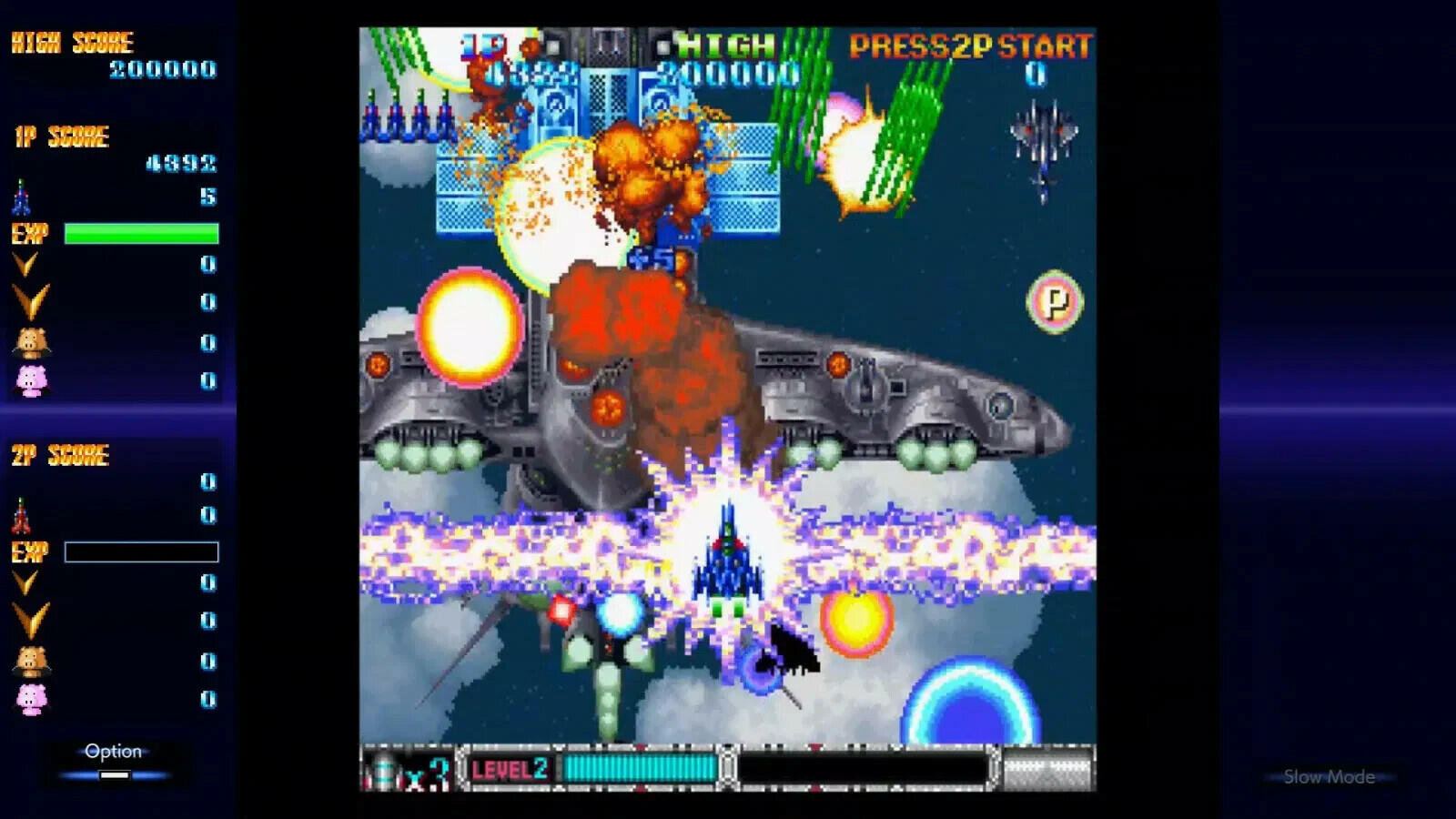Viewport: 1456px width, 819px height.
Task: Collapse the HIGH SCORE display
Action: 73,41
